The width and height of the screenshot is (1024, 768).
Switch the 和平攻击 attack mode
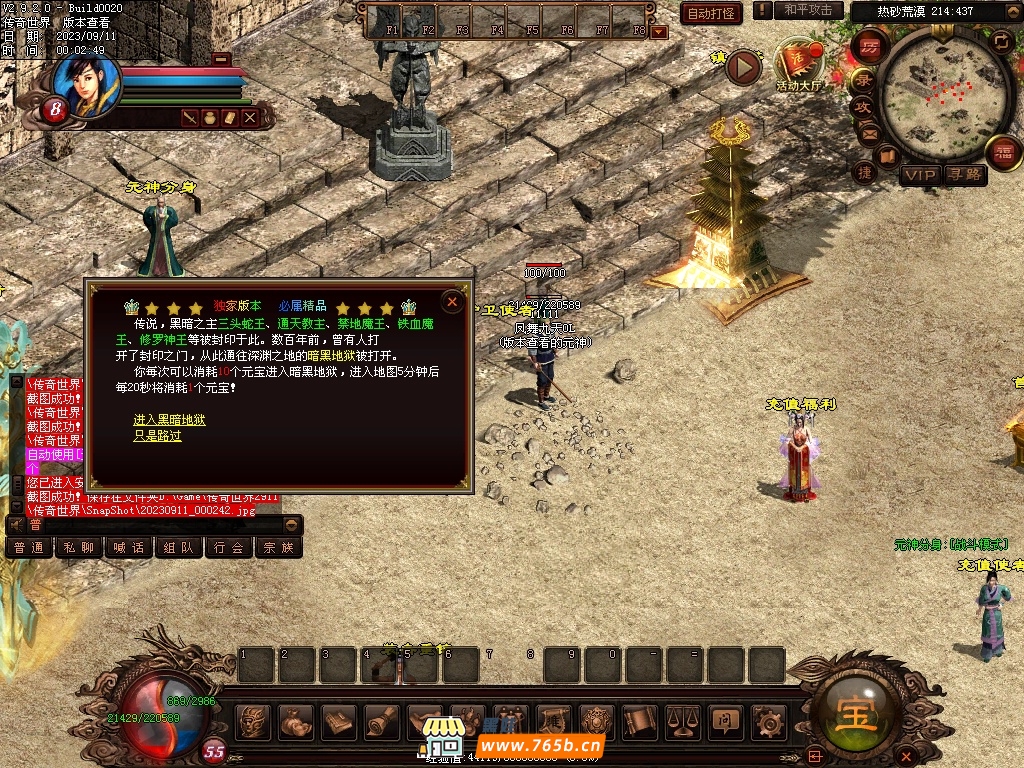[x=808, y=10]
